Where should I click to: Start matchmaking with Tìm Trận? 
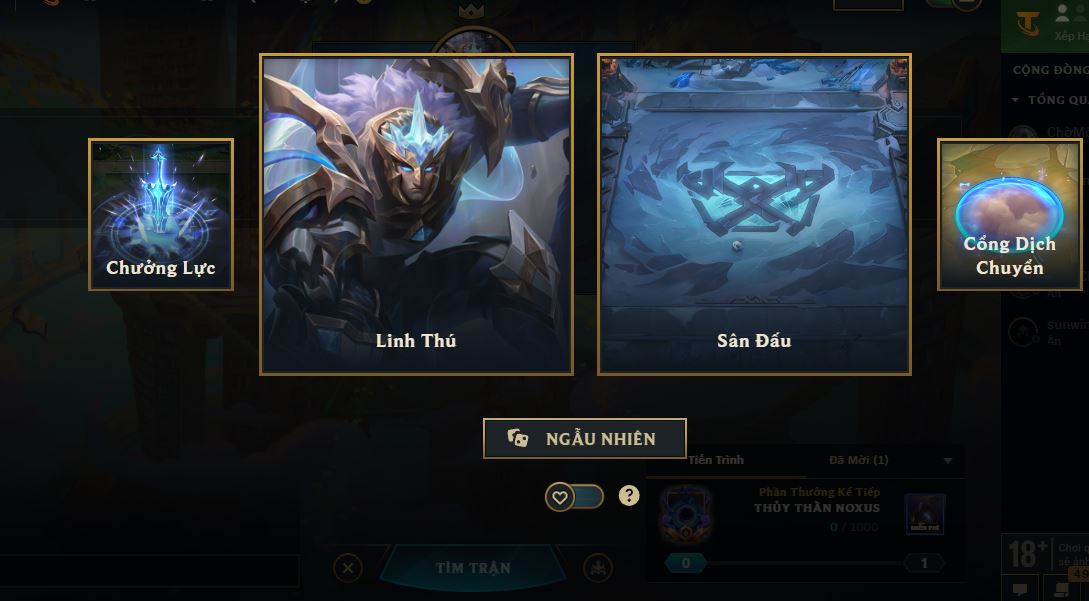pos(472,568)
